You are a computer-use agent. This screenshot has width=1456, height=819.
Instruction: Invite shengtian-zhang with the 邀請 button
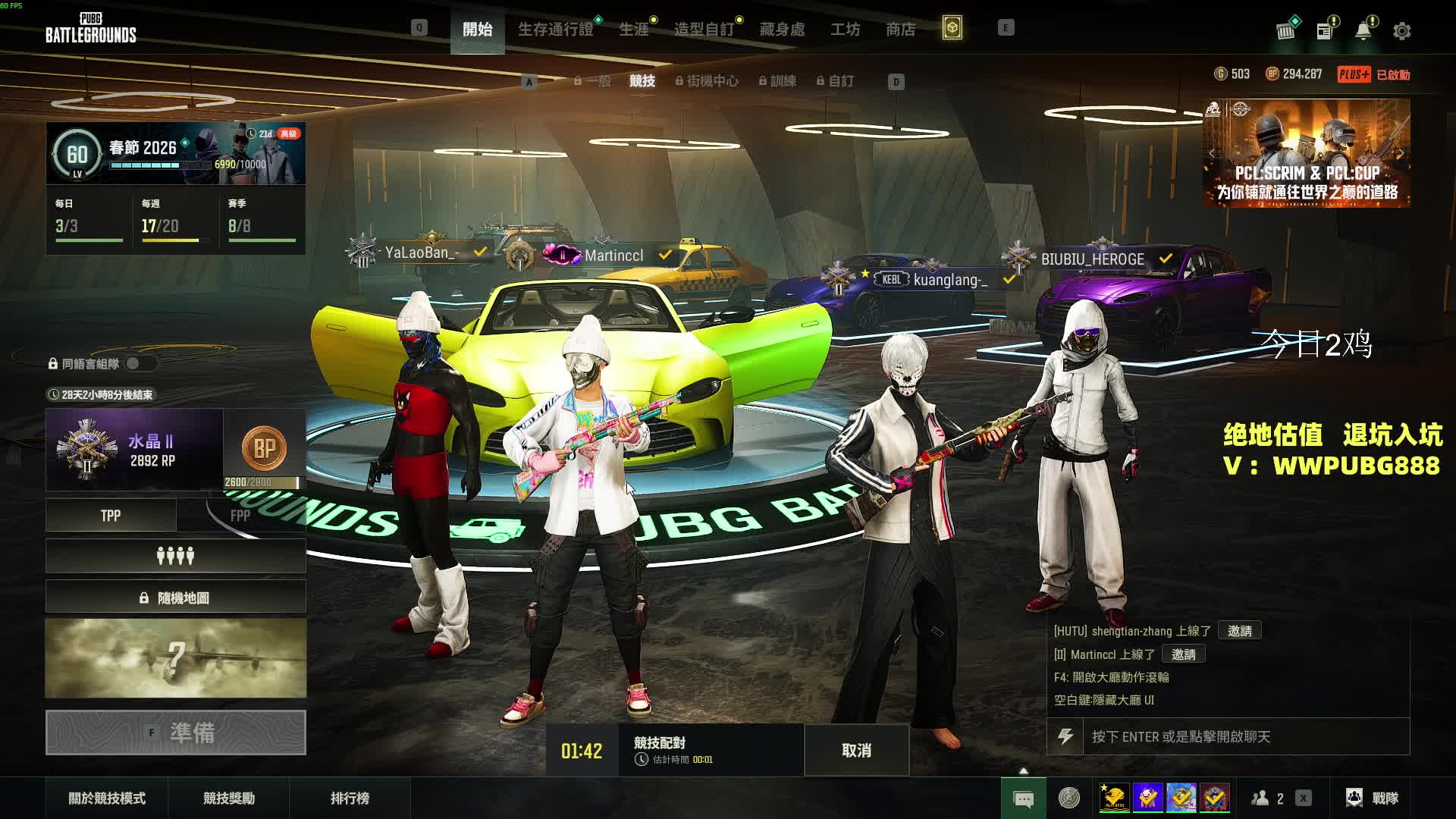point(1239,631)
